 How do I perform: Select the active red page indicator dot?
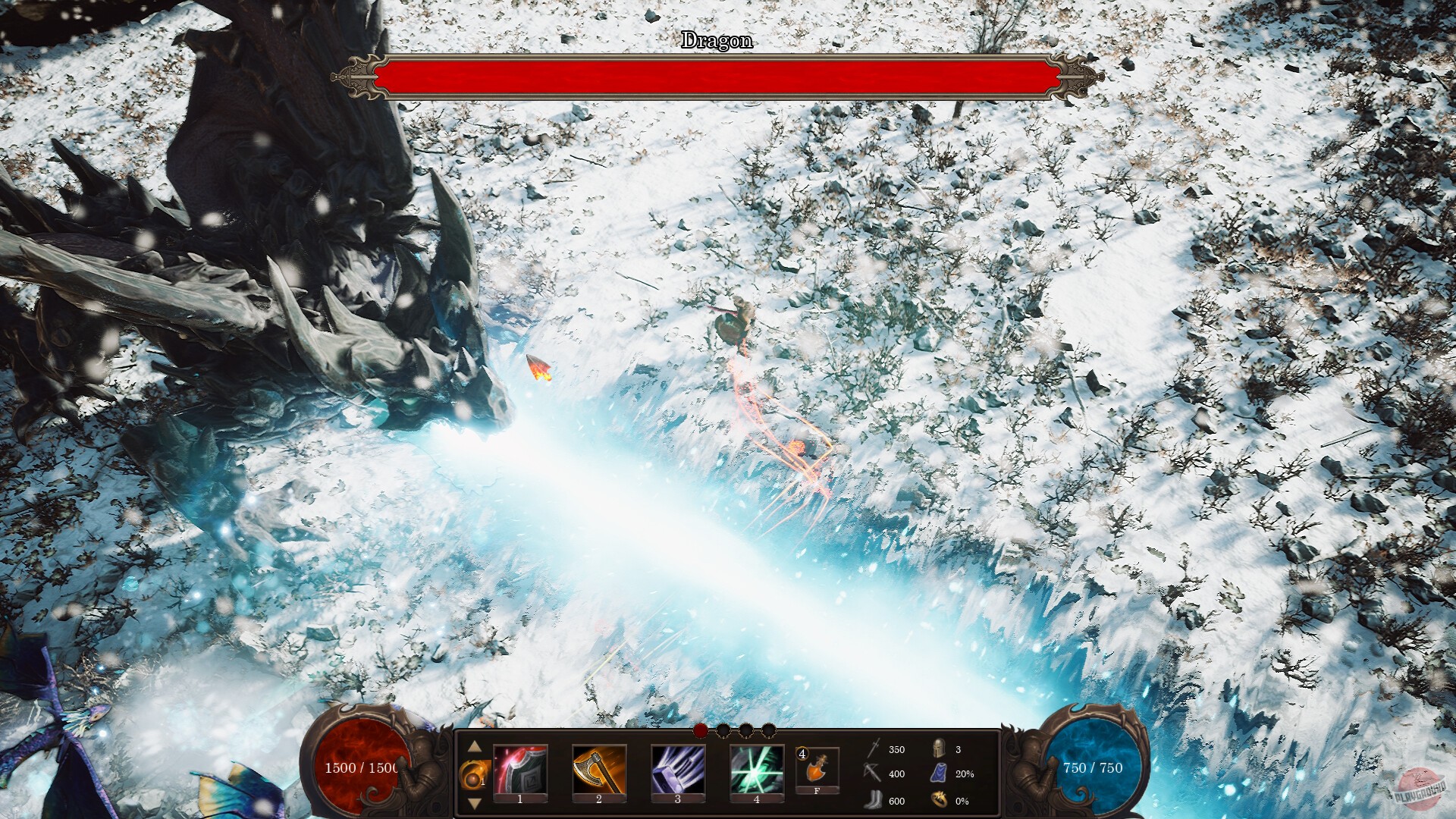pyautogui.click(x=700, y=731)
